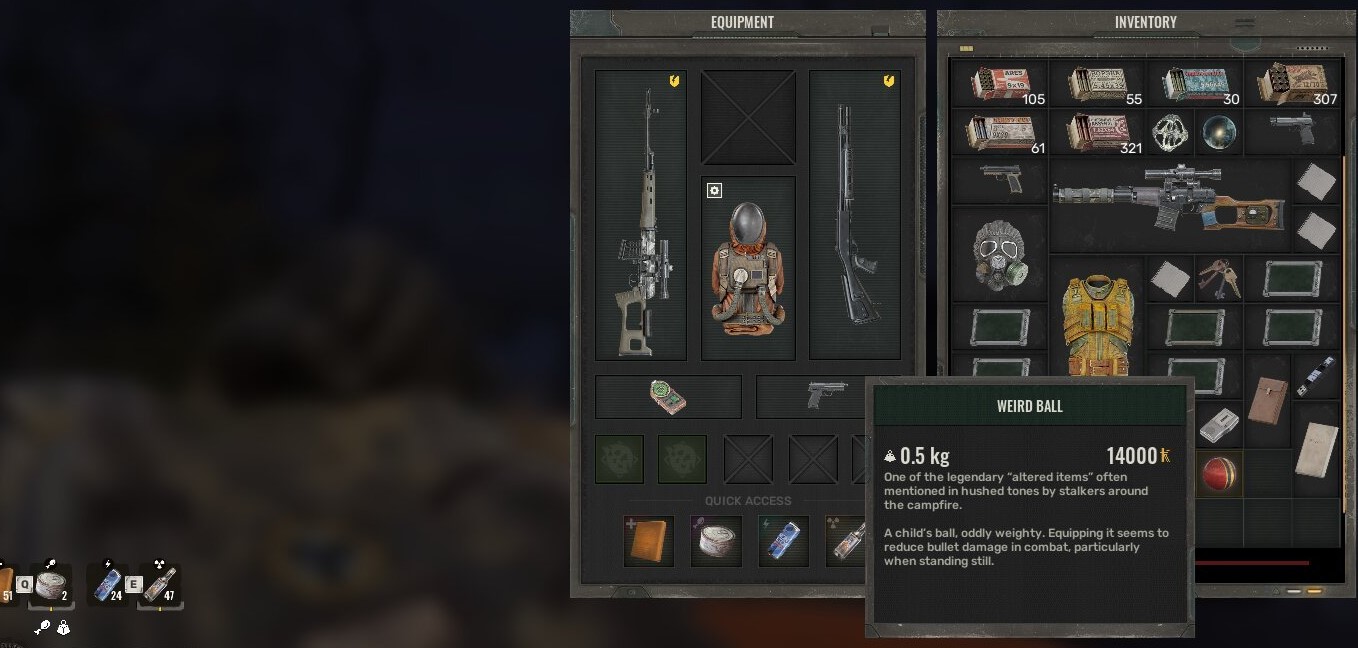Select the cage-like mesh artifact

tap(1170, 133)
